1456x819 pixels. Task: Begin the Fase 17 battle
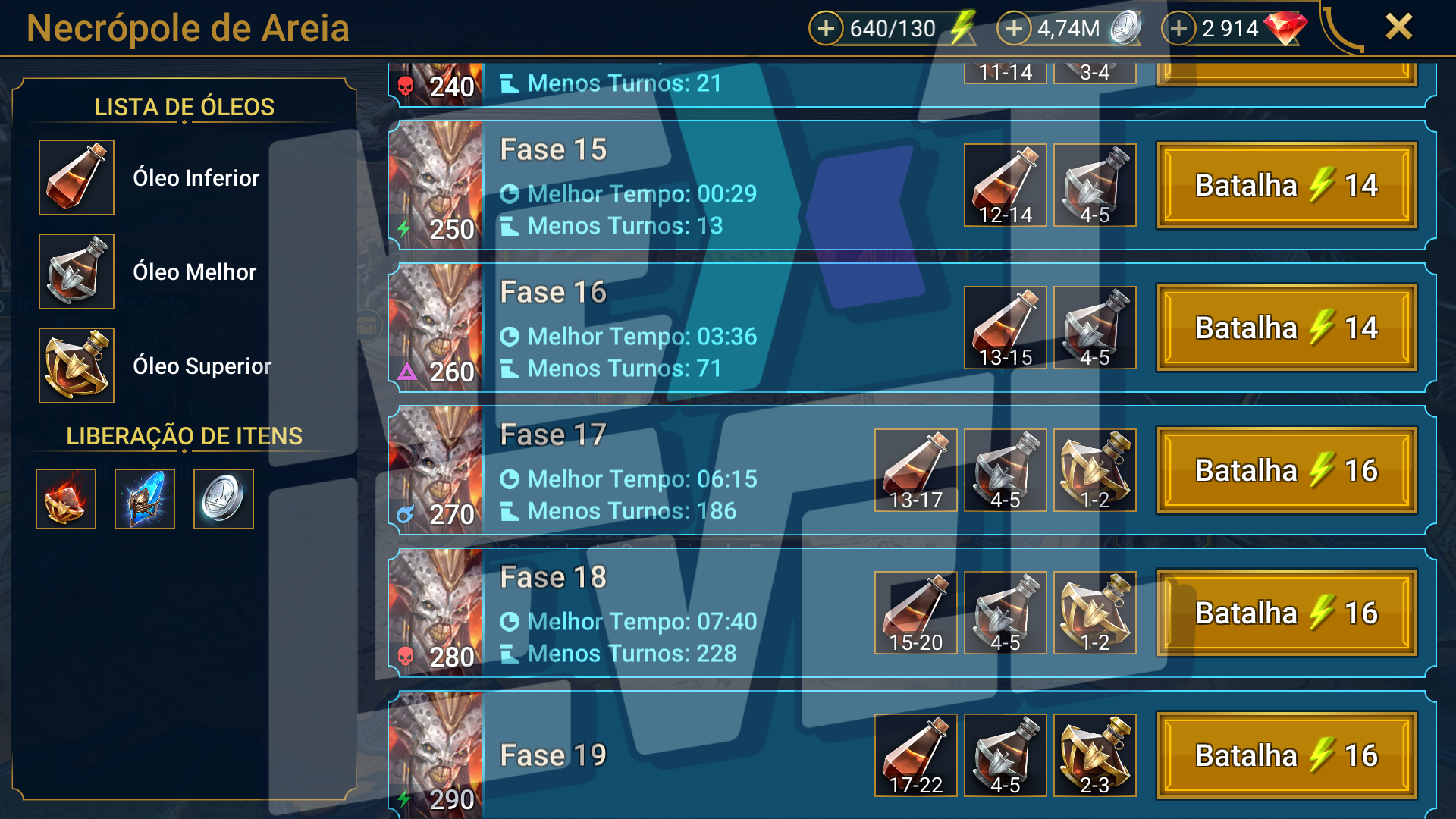[x=1286, y=470]
